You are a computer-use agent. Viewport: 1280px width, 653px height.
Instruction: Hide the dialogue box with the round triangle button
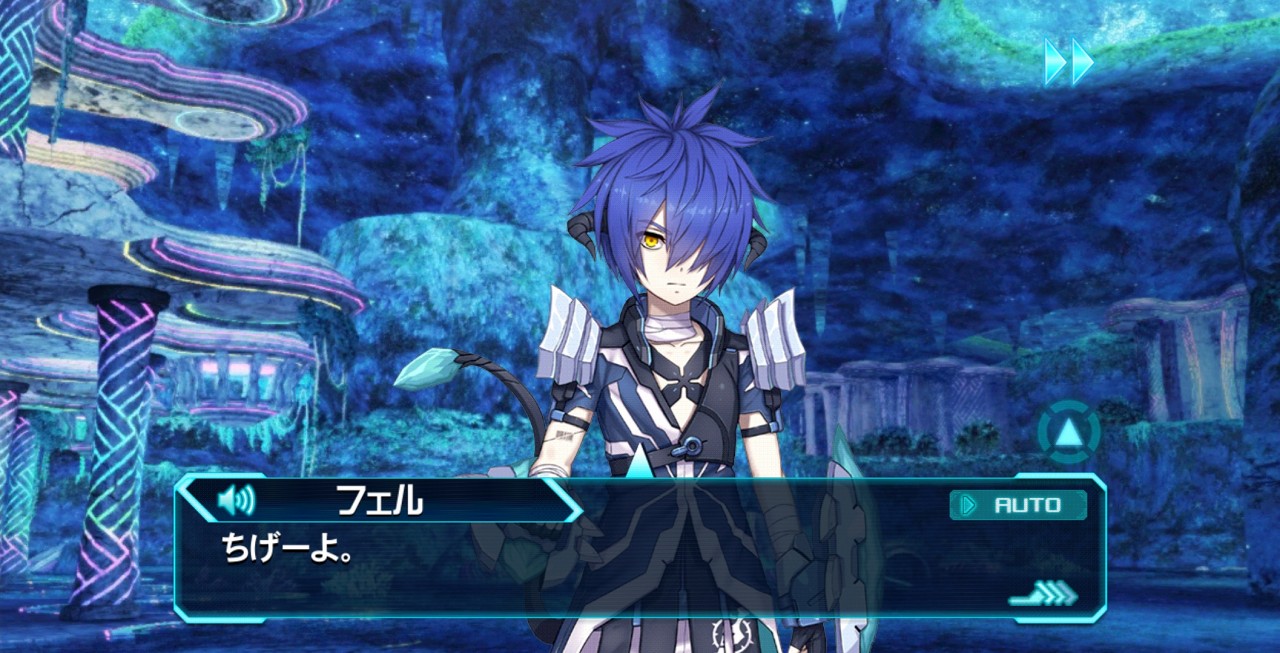[x=1068, y=433]
